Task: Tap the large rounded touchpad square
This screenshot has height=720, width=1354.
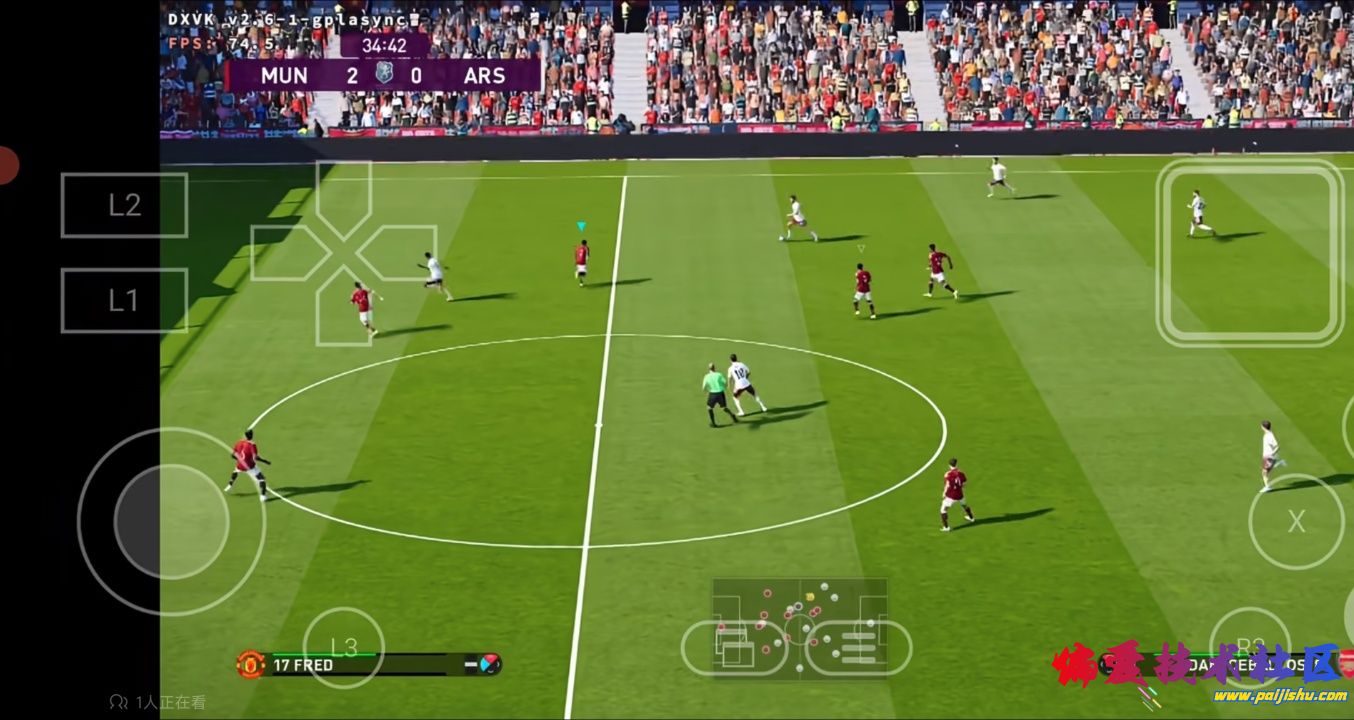Action: pyautogui.click(x=1250, y=253)
